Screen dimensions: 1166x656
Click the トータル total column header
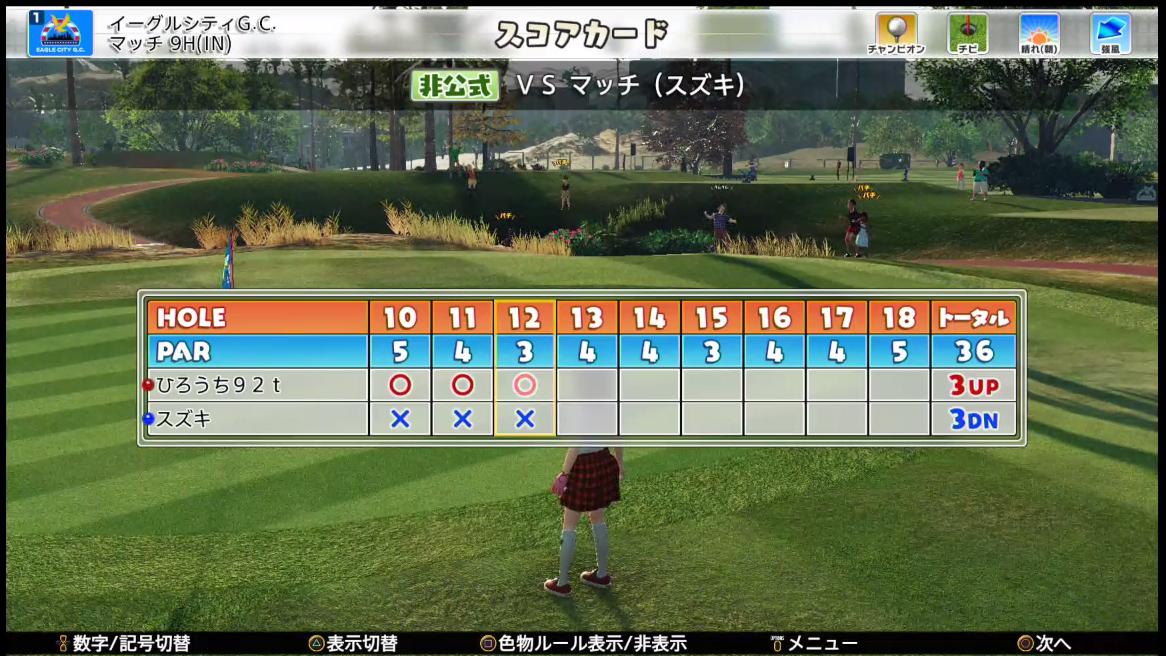click(x=973, y=318)
